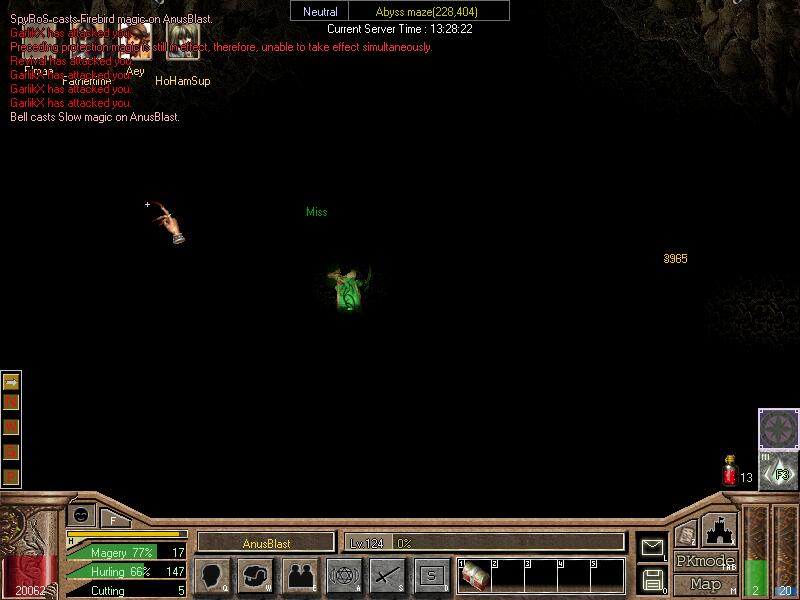Screen dimensions: 800x600
Task: Click the floppy disk save icon
Action: coord(652,579)
